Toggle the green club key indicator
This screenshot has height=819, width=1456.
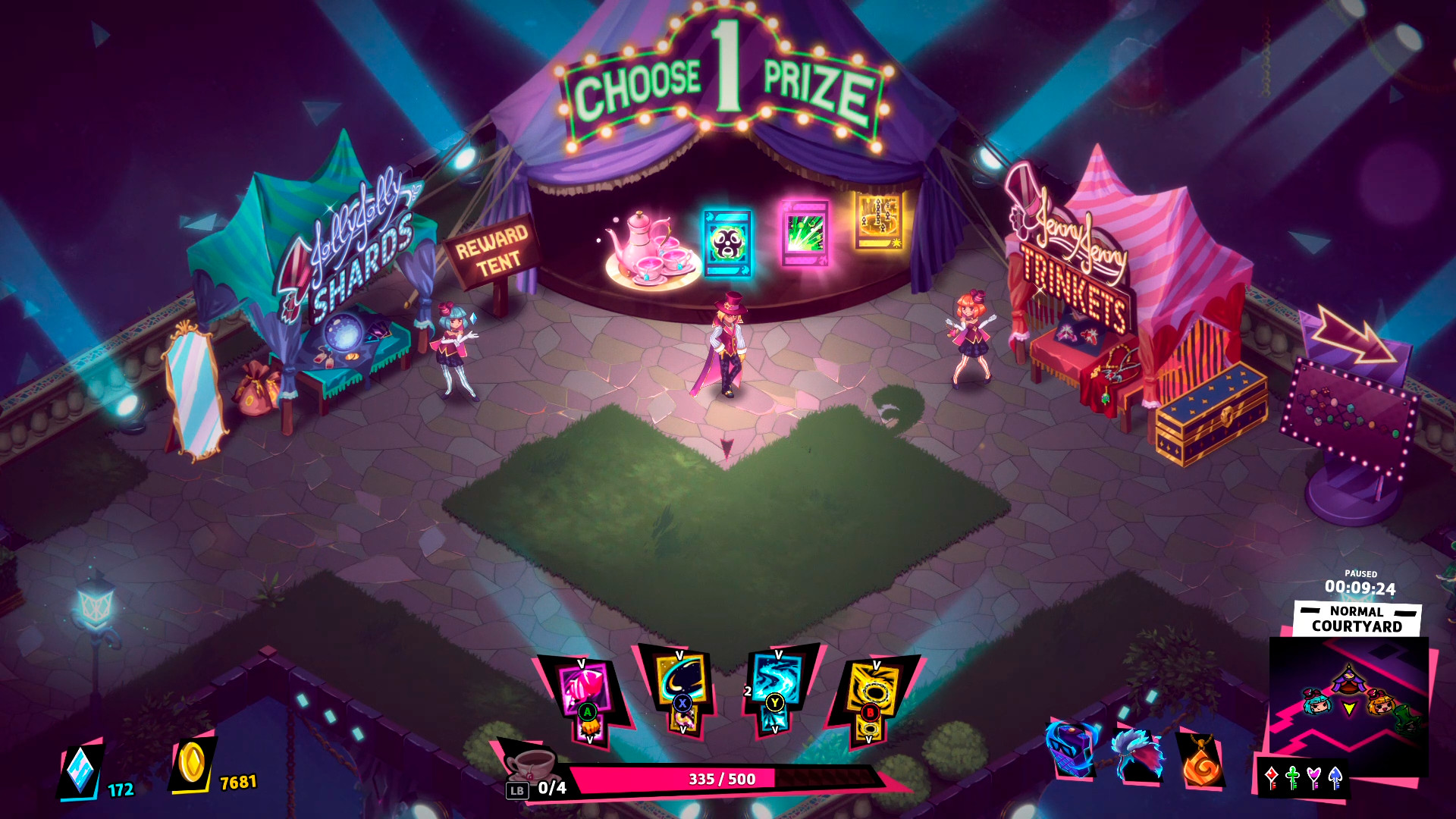coord(1292,777)
